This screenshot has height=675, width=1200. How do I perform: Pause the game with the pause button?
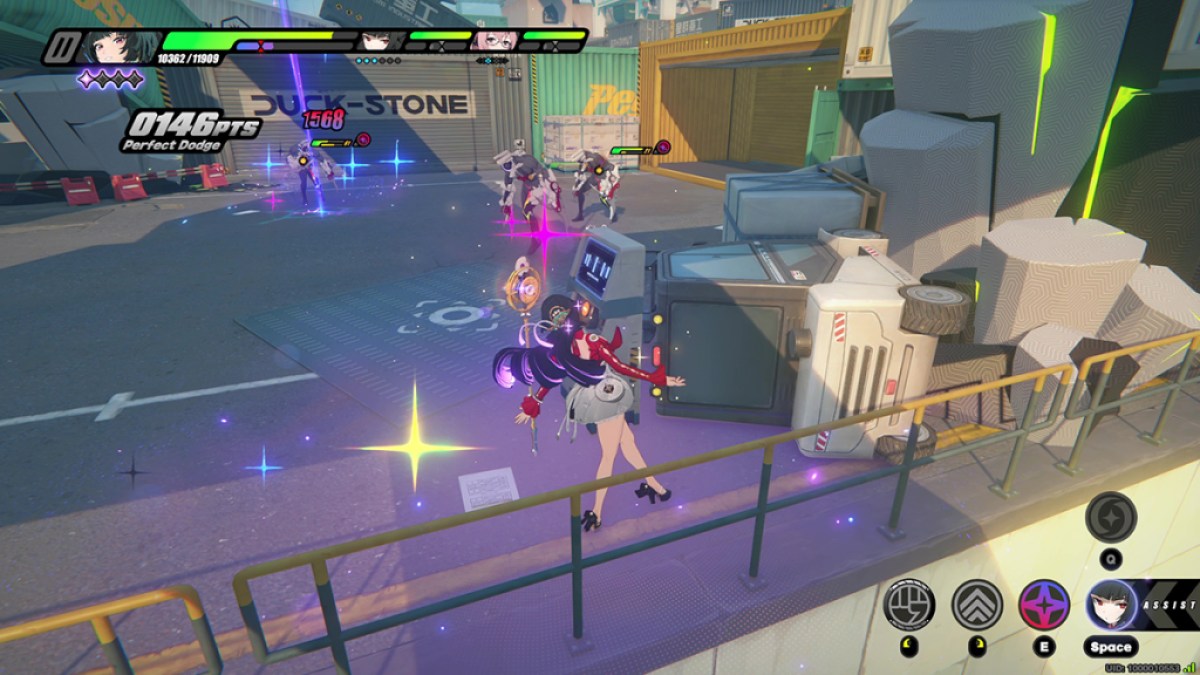coord(60,47)
